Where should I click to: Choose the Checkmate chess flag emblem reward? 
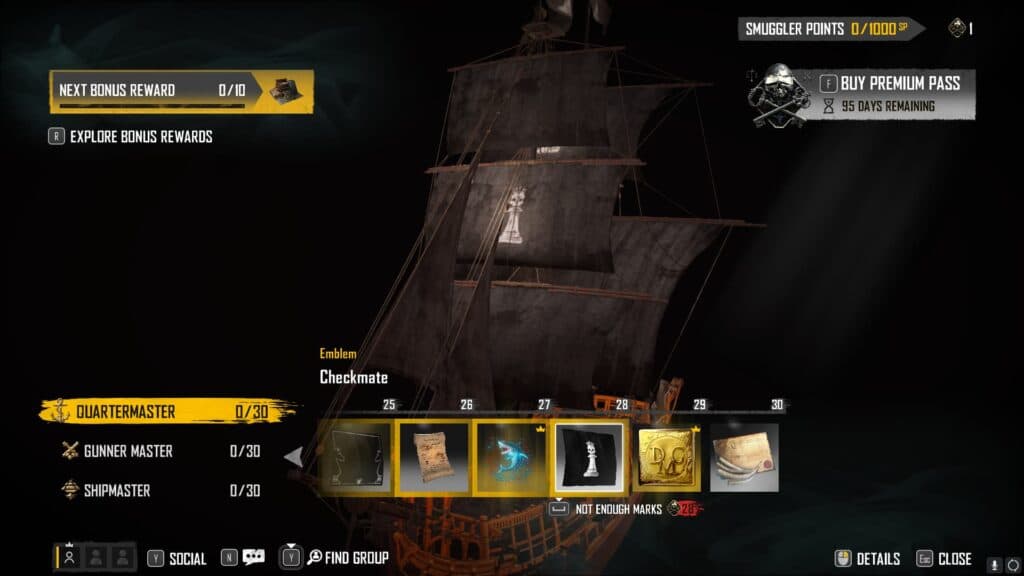coord(590,457)
